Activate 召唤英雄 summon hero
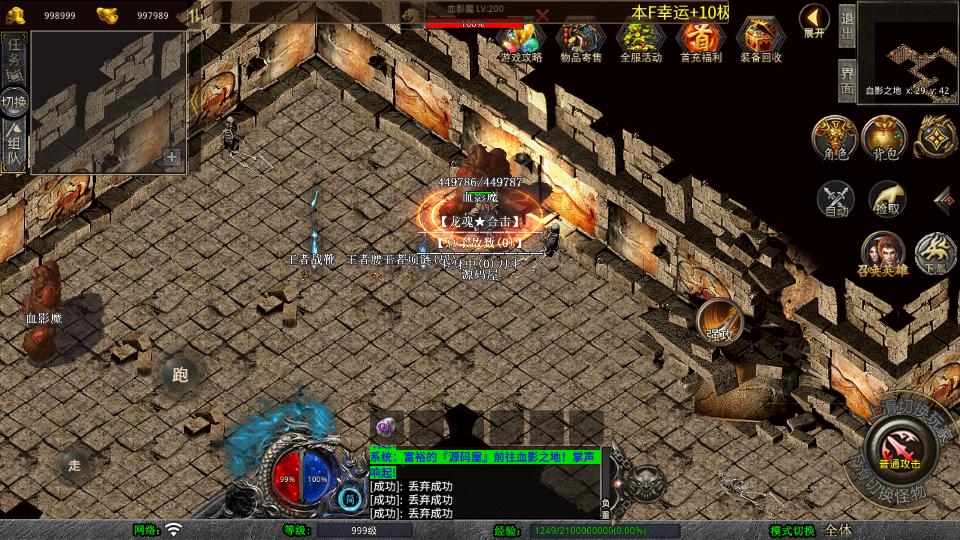 coord(882,254)
